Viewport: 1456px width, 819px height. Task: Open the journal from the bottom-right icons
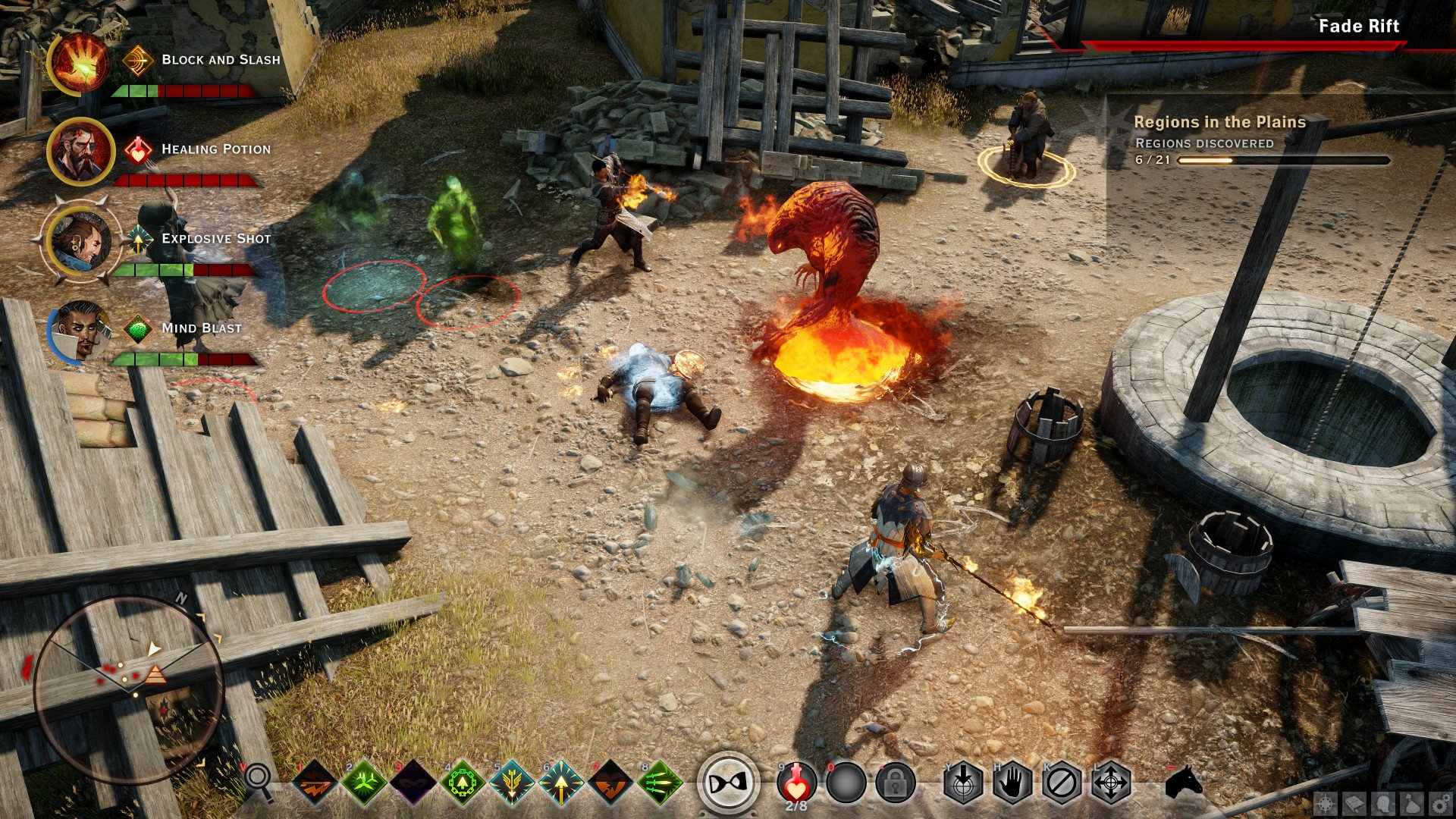pos(1354,803)
